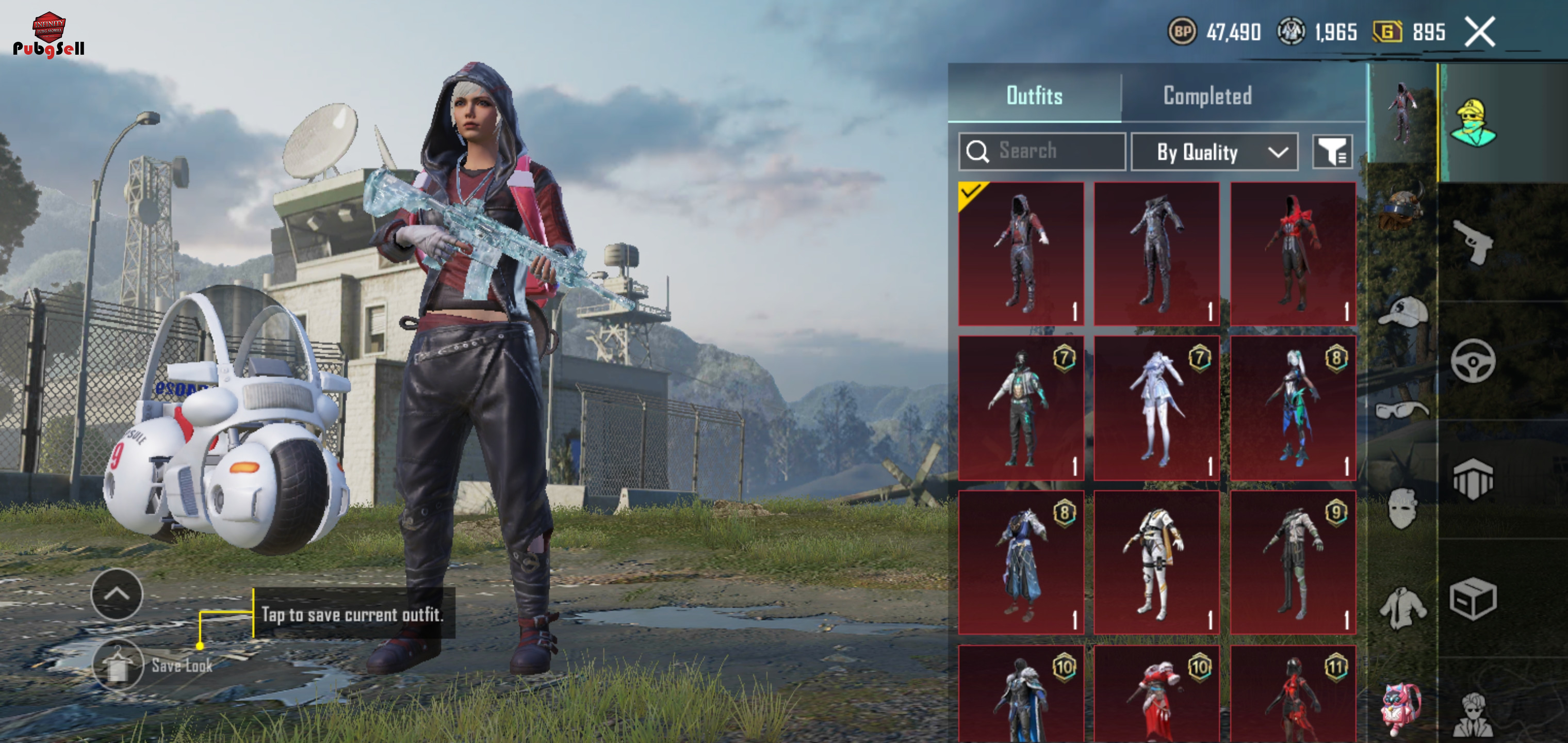The height and width of the screenshot is (743, 1568).
Task: Close the inventory with the X
Action: pos(1480,31)
